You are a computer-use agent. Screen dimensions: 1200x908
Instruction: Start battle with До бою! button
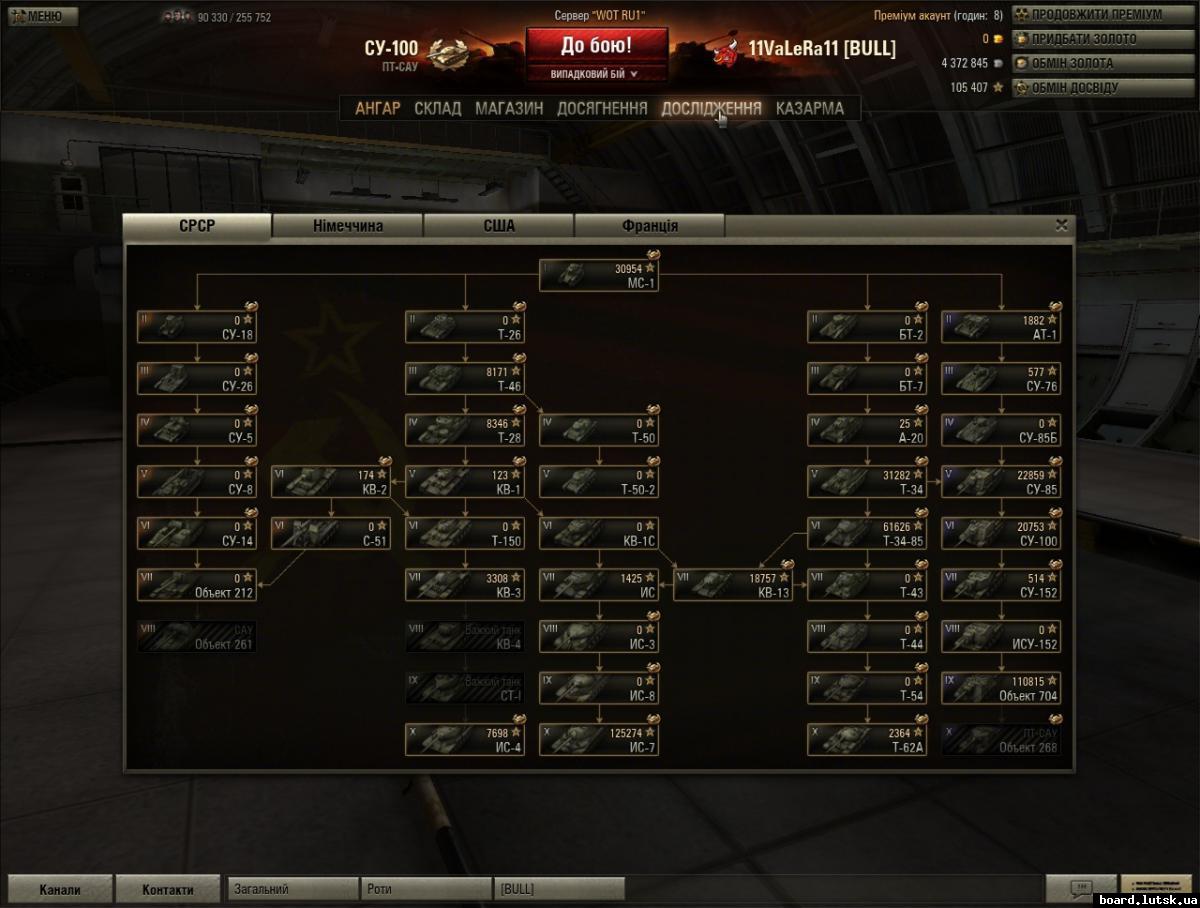point(596,46)
